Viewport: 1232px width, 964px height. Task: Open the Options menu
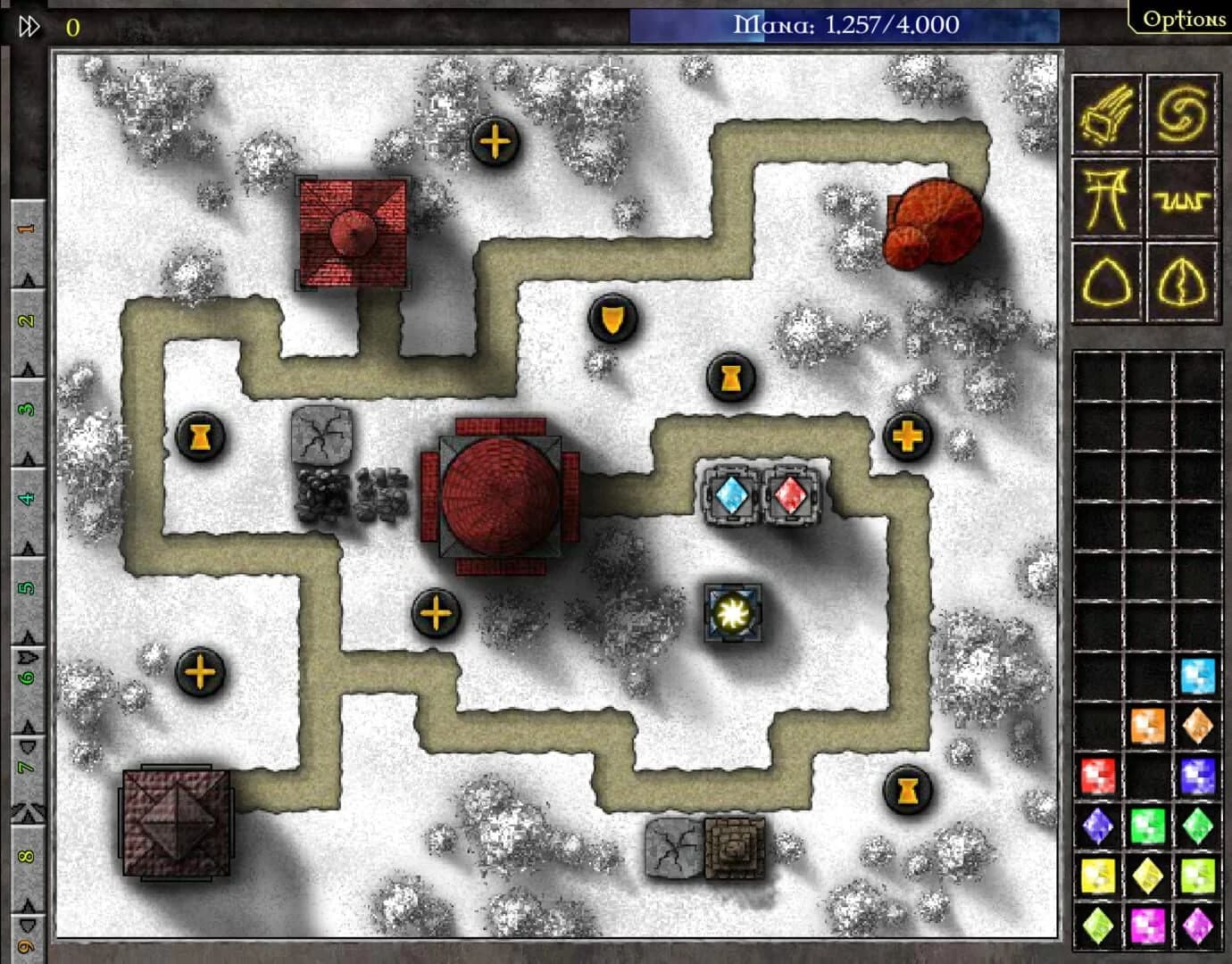[x=1186, y=18]
